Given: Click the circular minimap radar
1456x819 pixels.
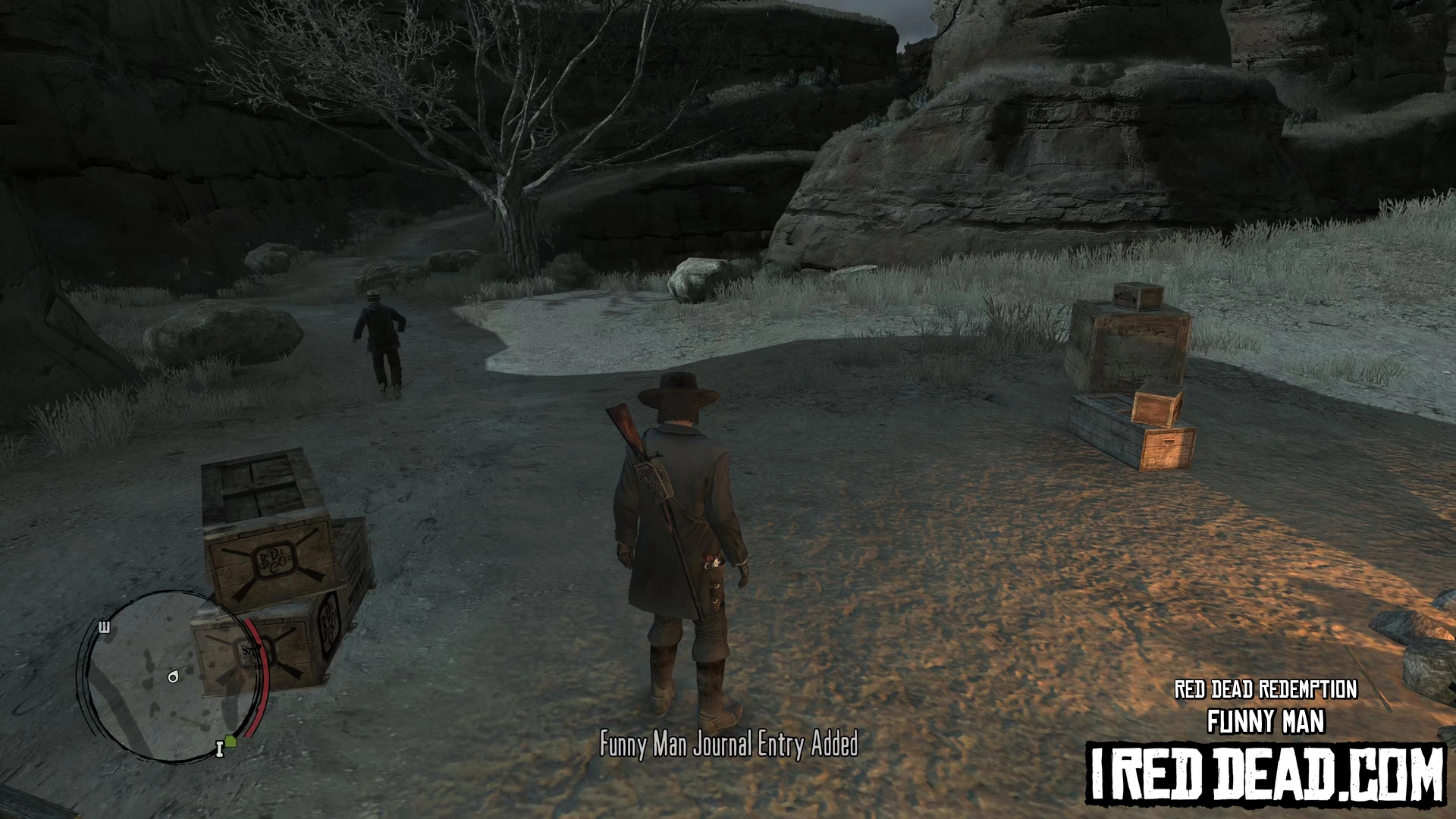Looking at the screenshot, I should pyautogui.click(x=173, y=676).
